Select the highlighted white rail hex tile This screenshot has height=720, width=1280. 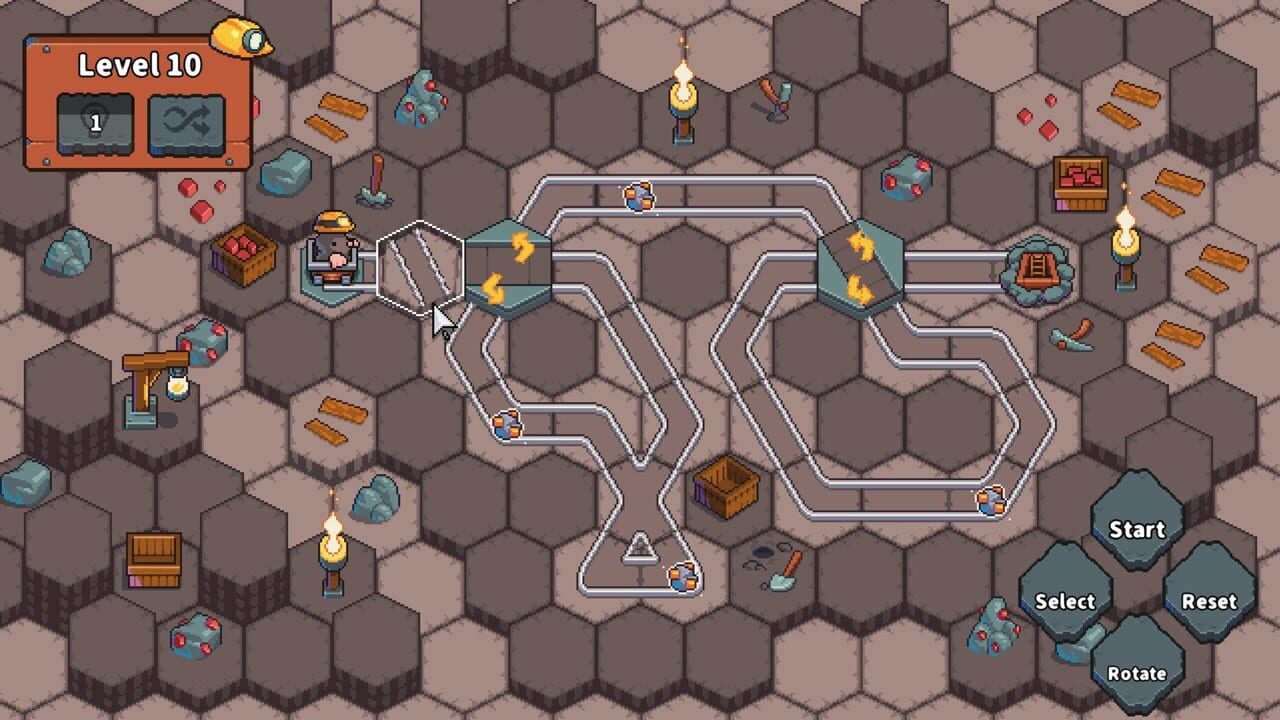(420, 268)
